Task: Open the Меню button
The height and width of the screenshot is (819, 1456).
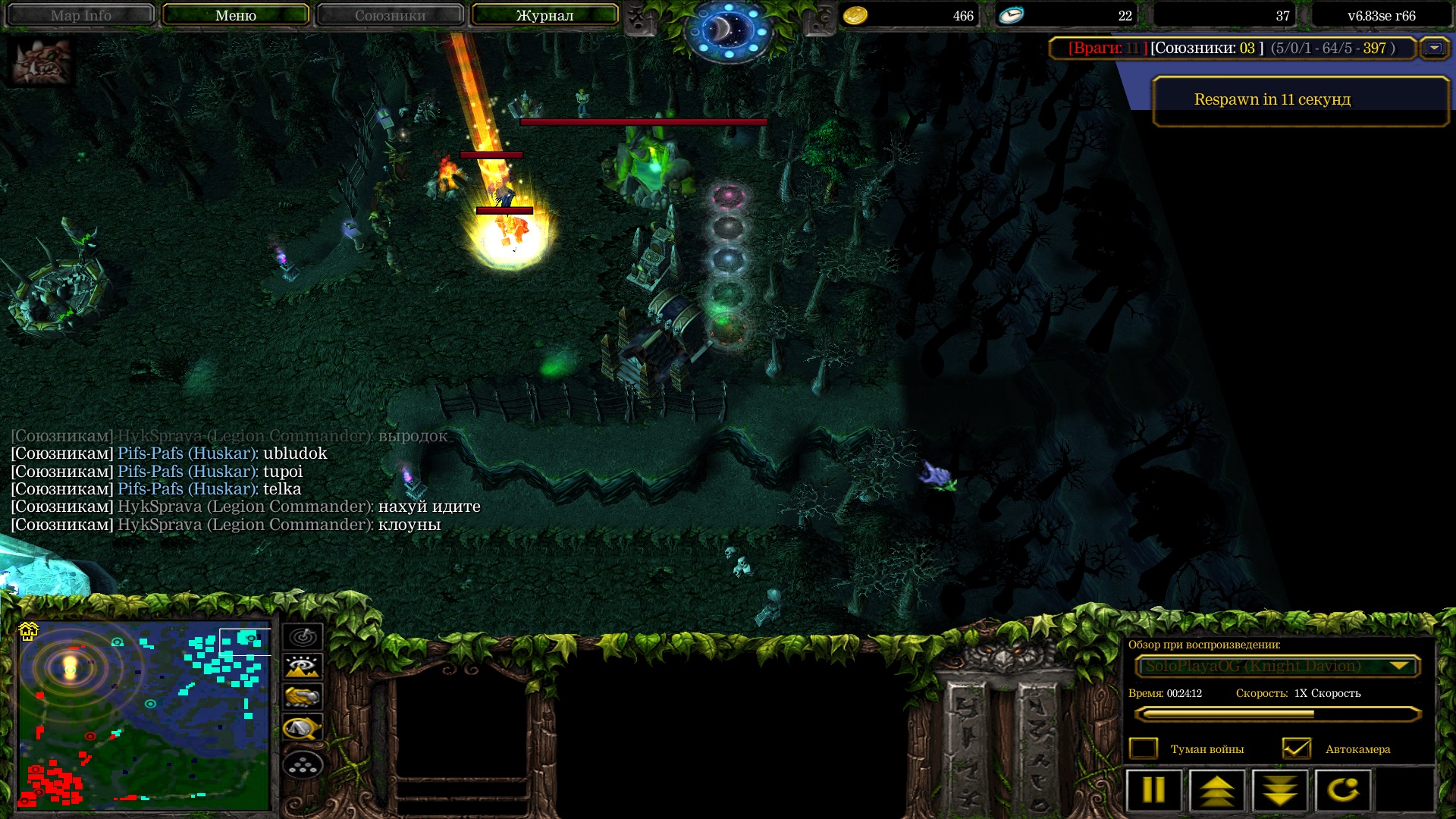Action: pyautogui.click(x=235, y=15)
